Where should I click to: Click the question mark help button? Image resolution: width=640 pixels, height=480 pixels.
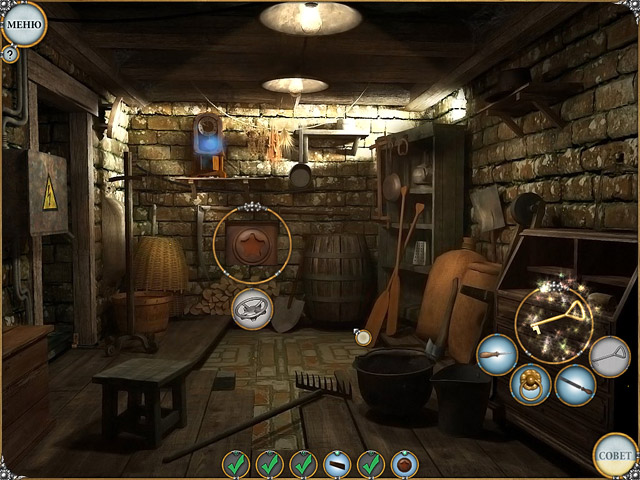10,54
